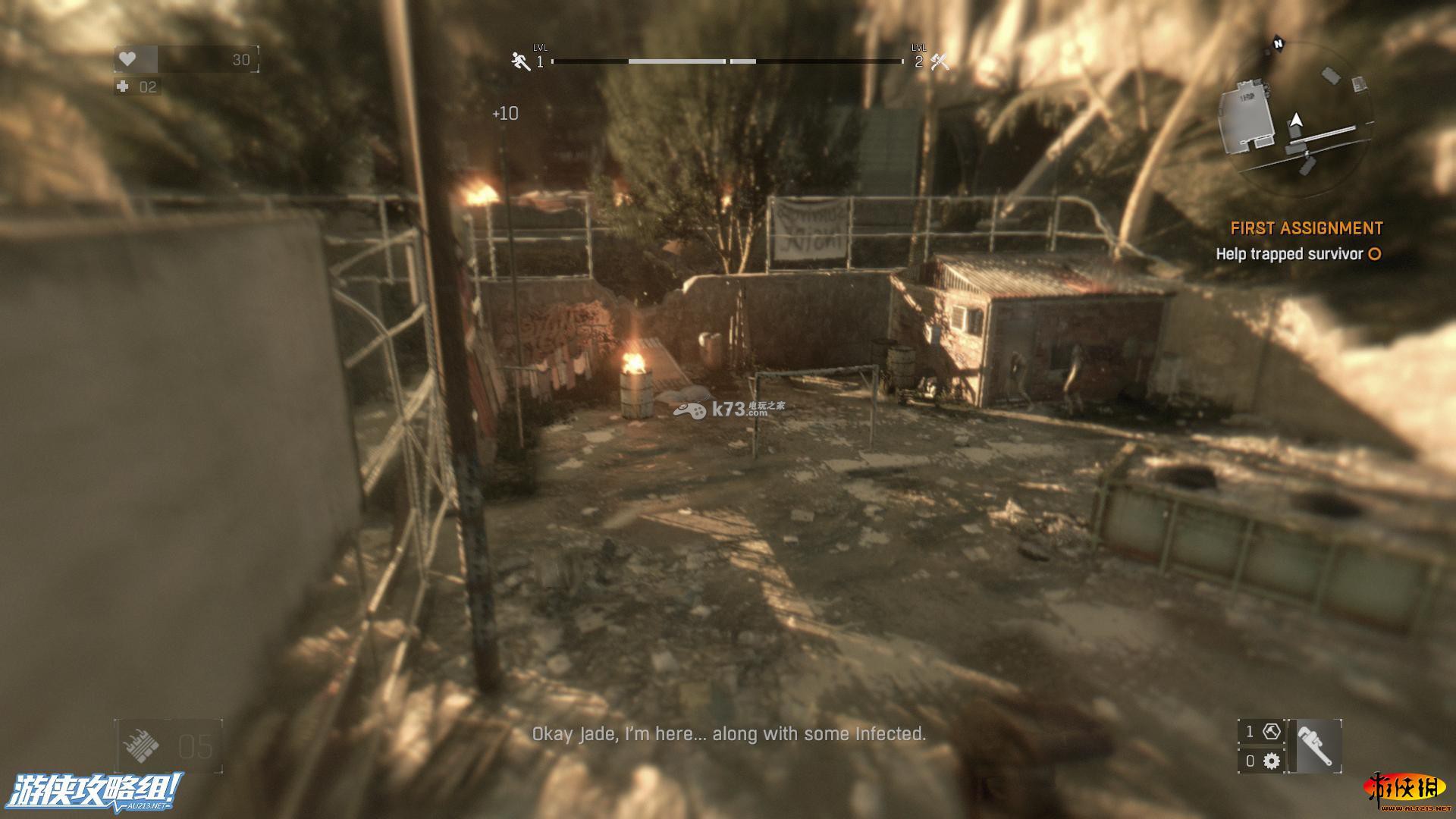Click the medkit plus icon
The image size is (1456, 819).
click(x=123, y=86)
